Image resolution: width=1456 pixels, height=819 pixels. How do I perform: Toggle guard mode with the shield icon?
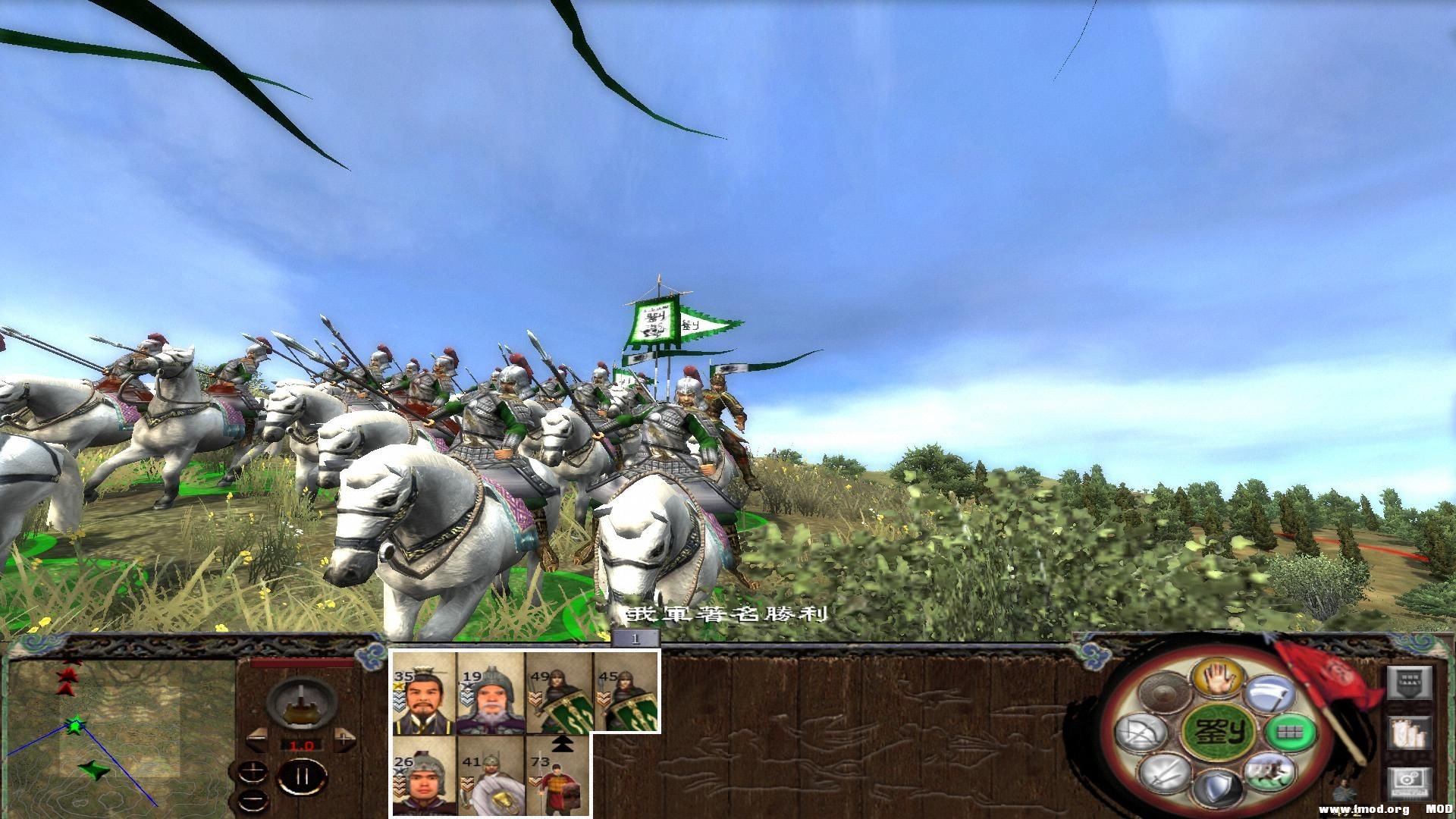[1218, 787]
